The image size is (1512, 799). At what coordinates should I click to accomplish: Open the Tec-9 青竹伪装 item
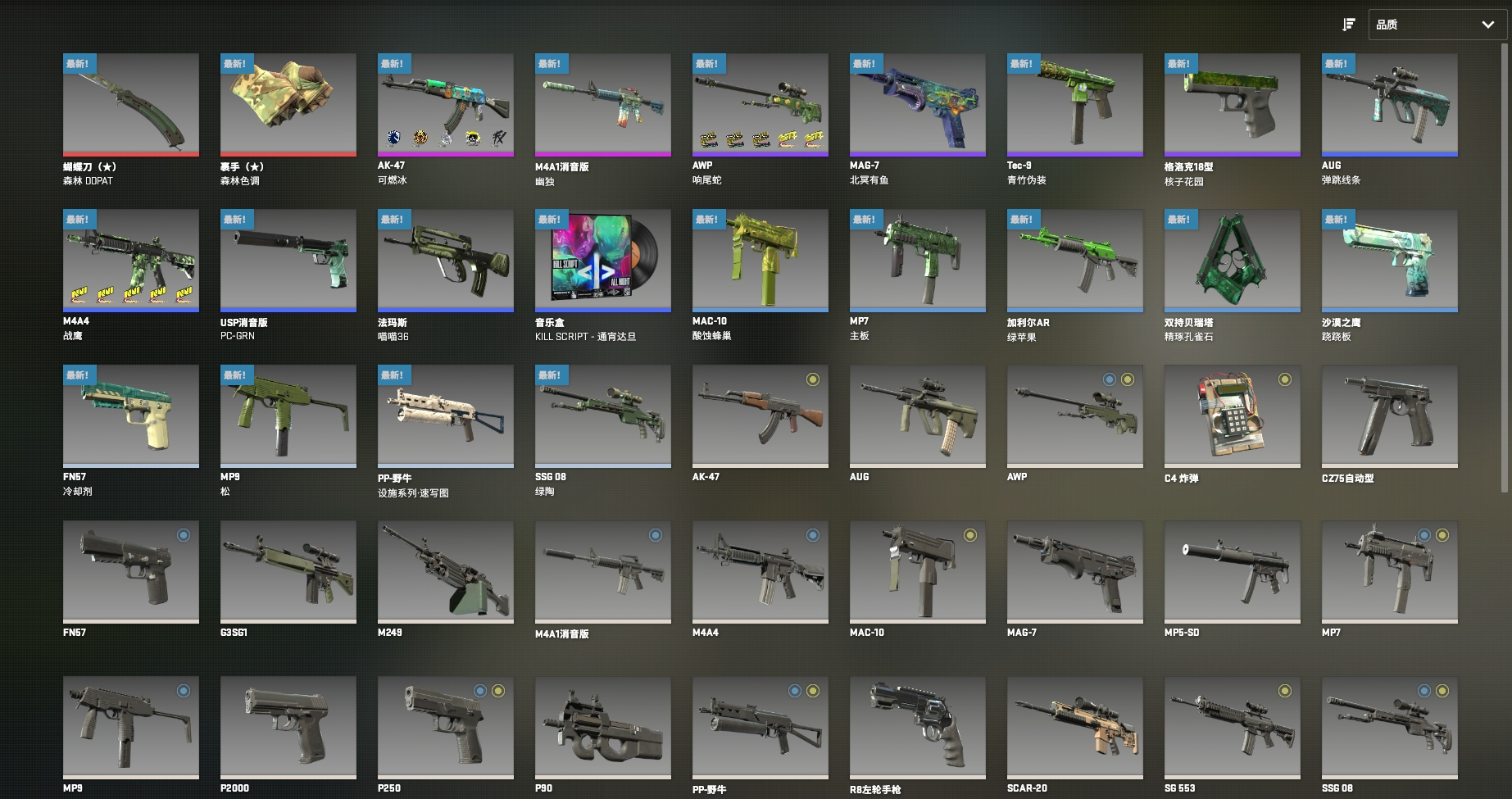coord(1075,104)
